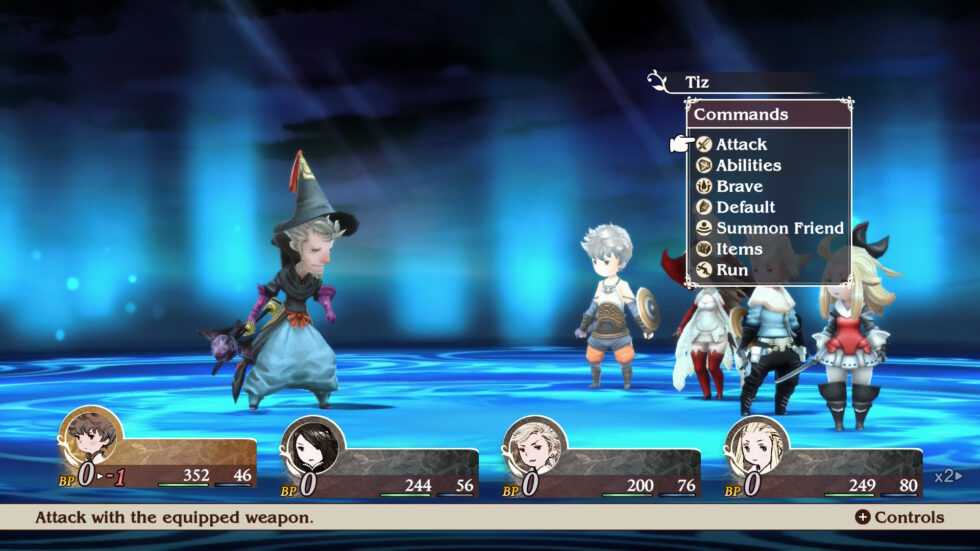Select the Attack command
The width and height of the screenshot is (980, 551).
741,144
